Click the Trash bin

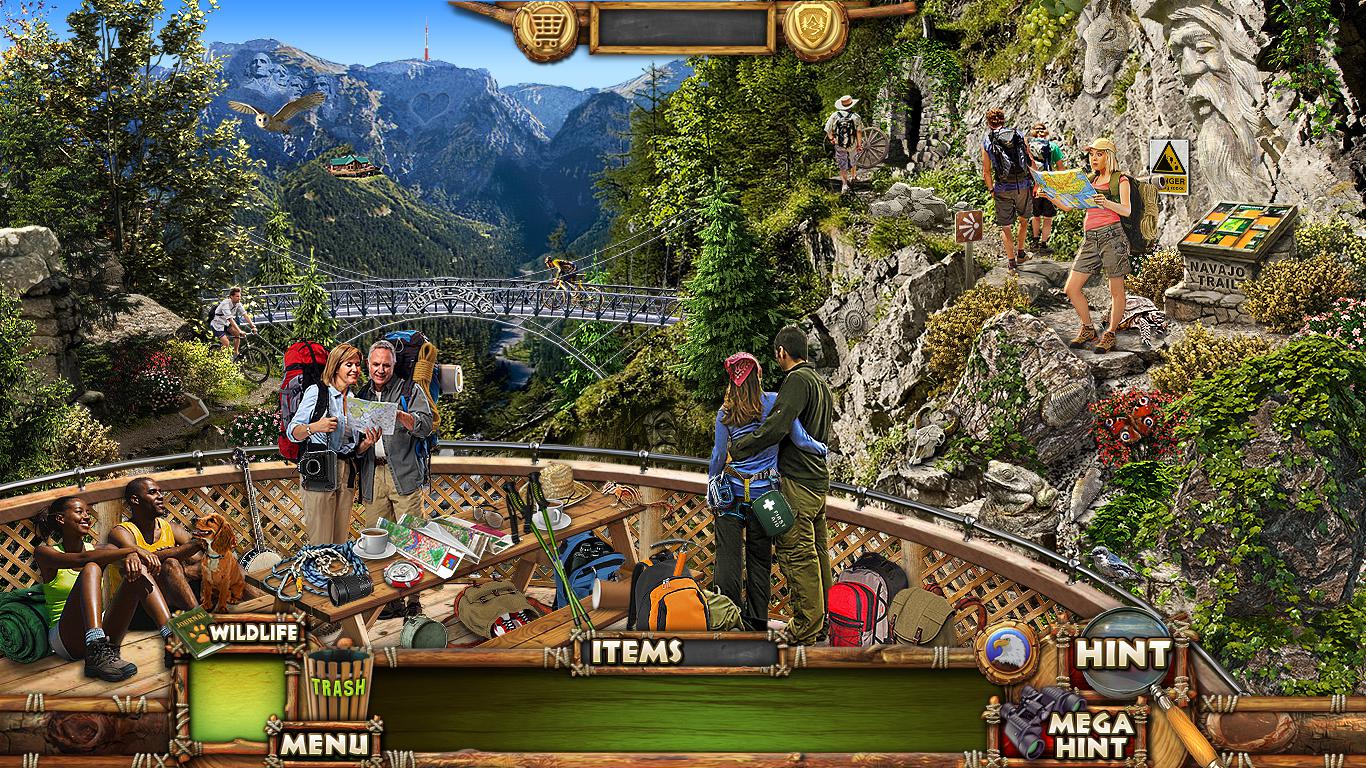coord(338,685)
